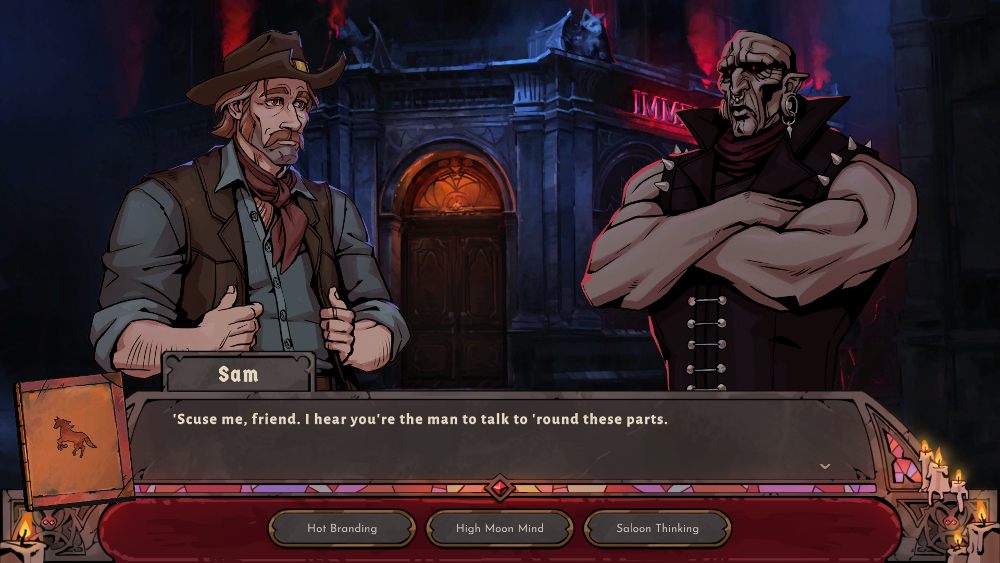Pick the Saloon Thinking reply
The image size is (1000, 563).
pos(657,528)
